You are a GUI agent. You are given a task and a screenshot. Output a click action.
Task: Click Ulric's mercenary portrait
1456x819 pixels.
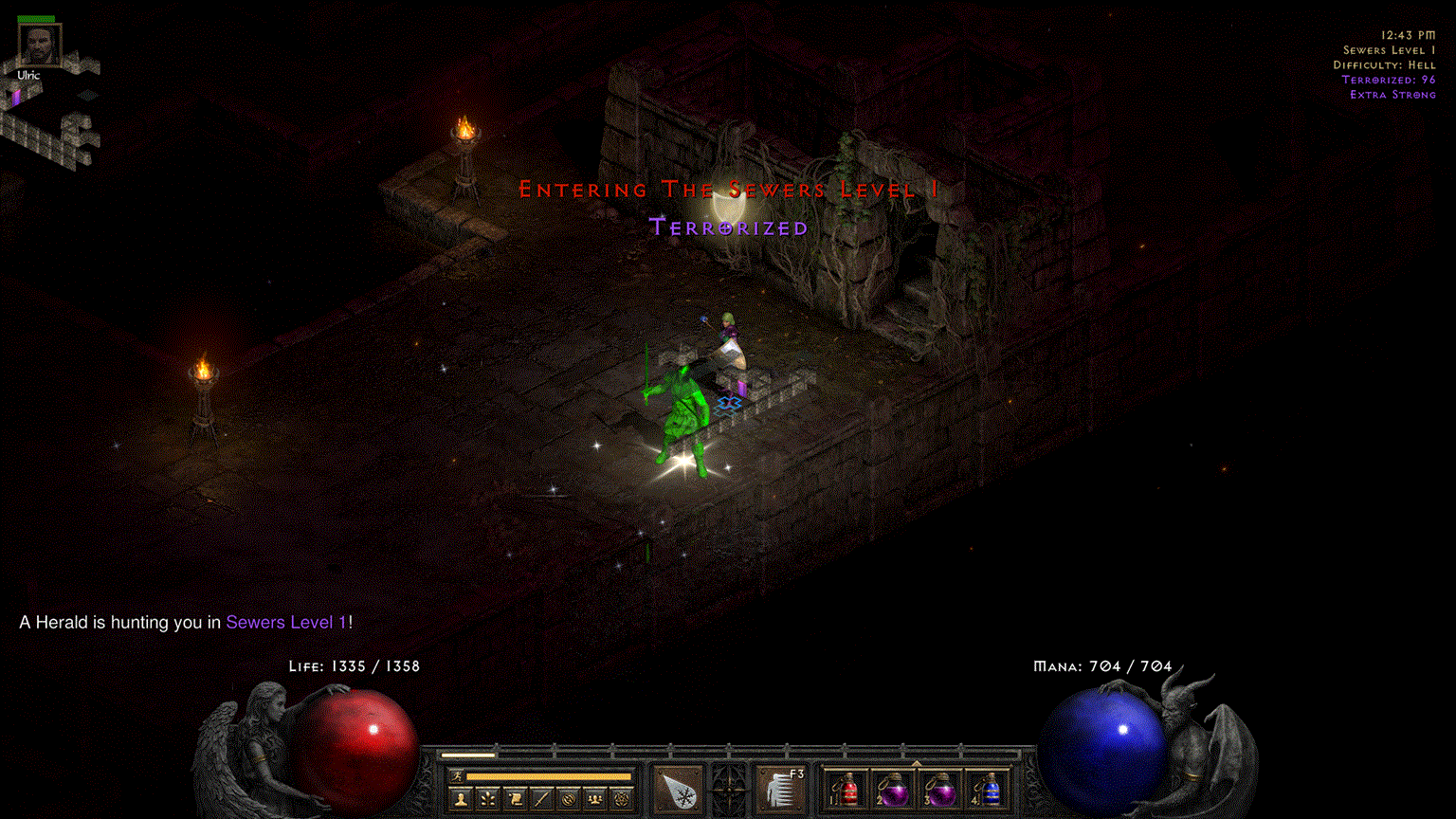pyautogui.click(x=38, y=43)
